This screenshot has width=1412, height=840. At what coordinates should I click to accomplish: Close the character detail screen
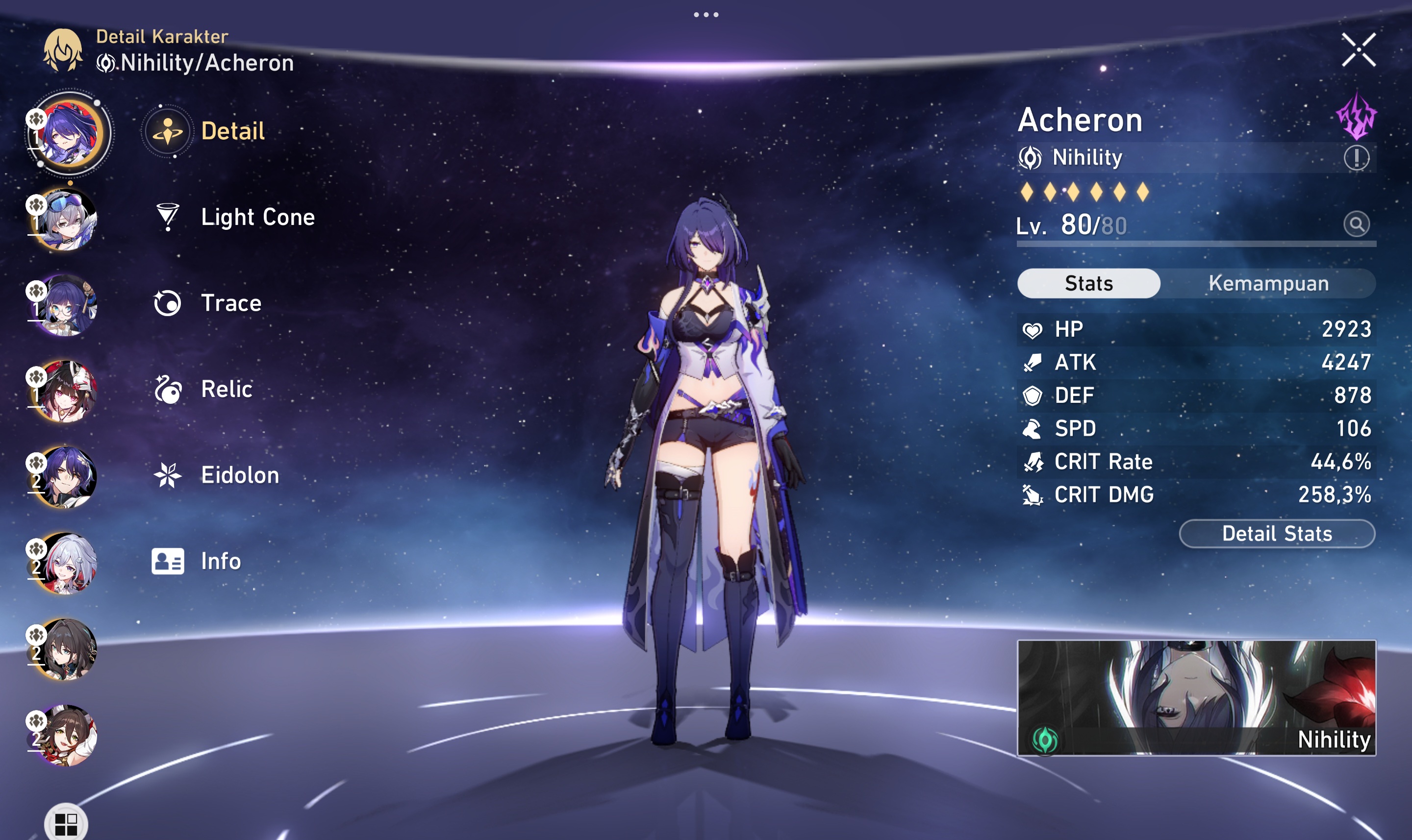point(1358,50)
